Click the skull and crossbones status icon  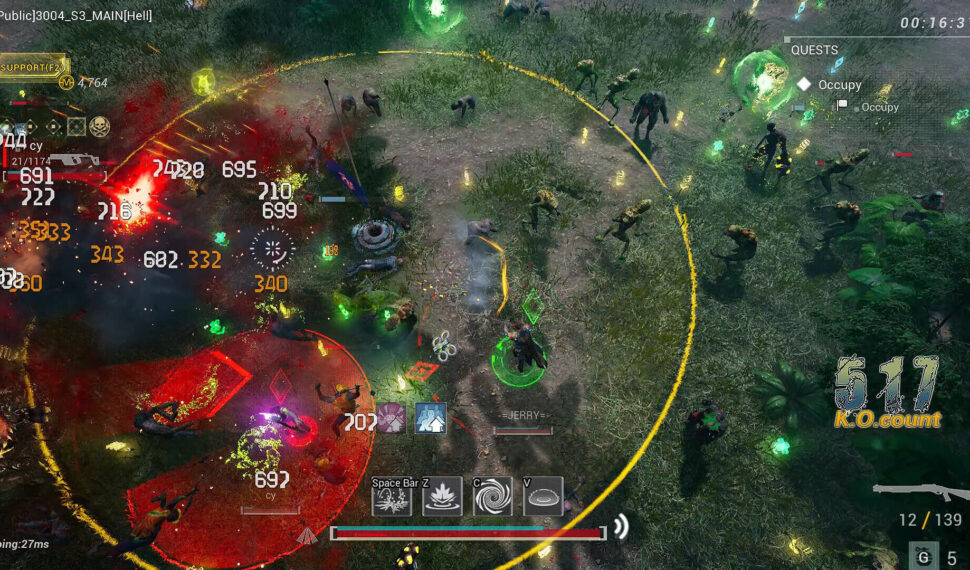[x=99, y=126]
